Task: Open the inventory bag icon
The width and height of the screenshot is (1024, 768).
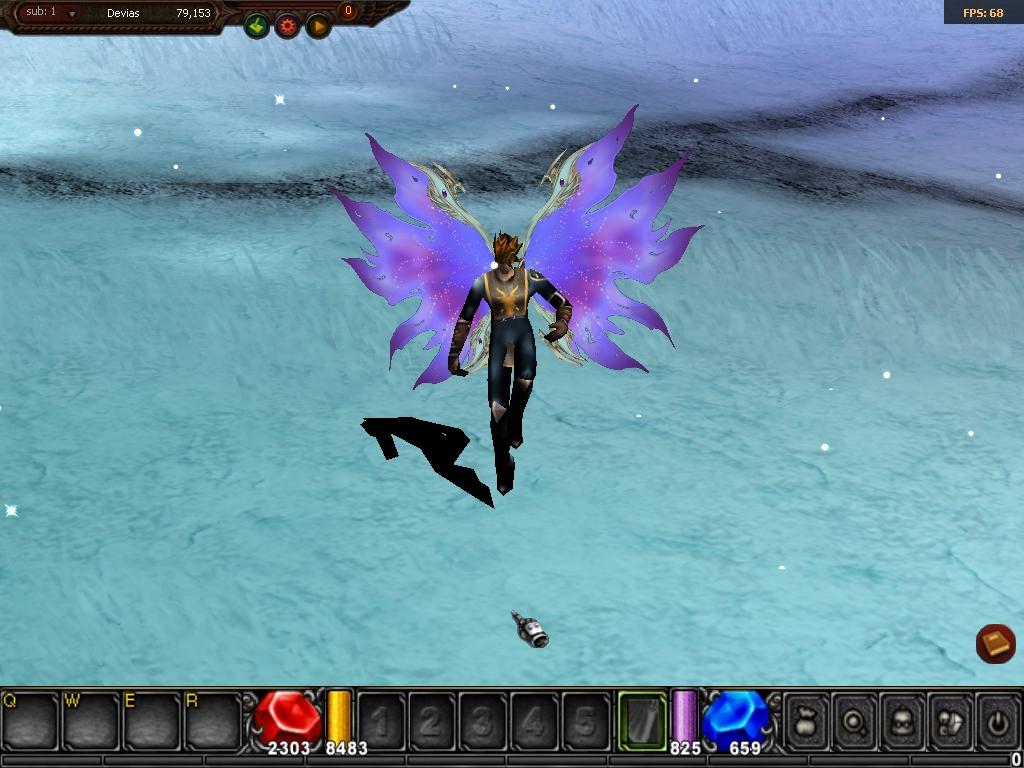Action: click(807, 721)
